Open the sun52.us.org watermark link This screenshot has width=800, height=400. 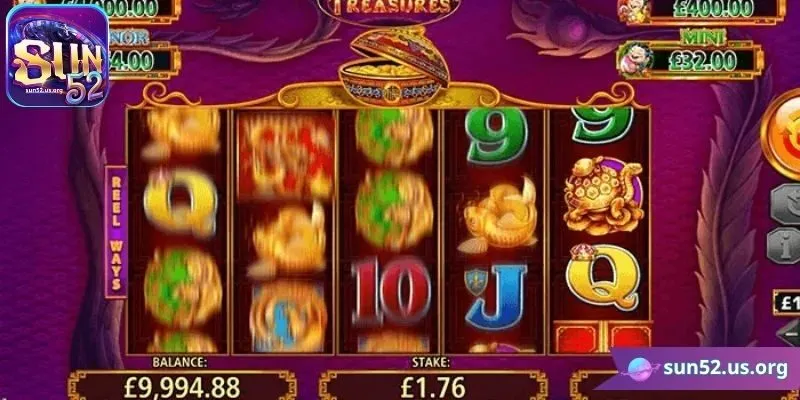707,369
